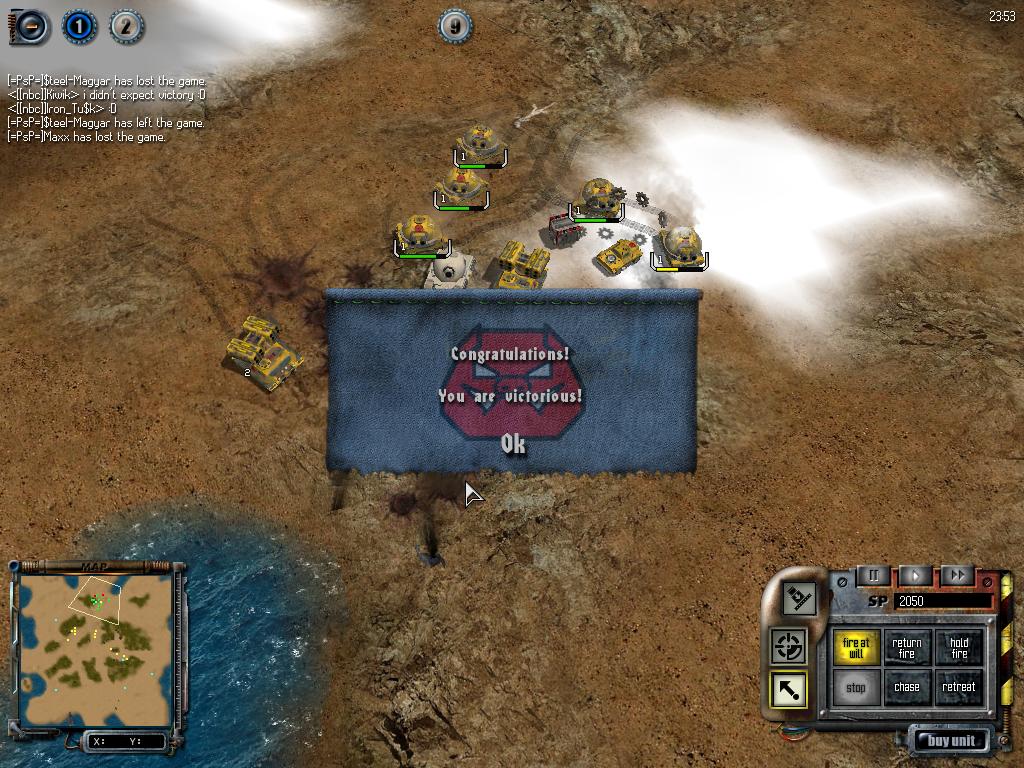Select the 'fire at will' stance
Viewport: 1024px width, 768px height.
click(856, 648)
